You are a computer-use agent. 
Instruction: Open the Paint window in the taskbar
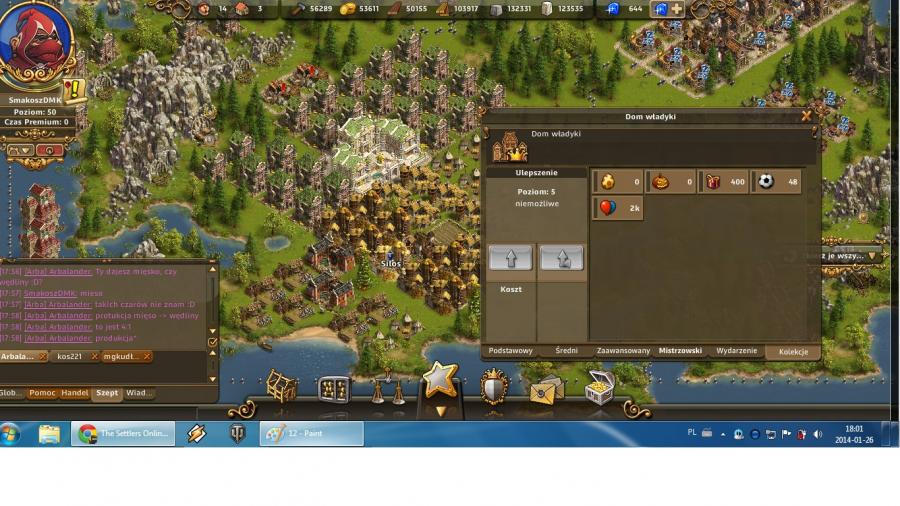coord(311,434)
